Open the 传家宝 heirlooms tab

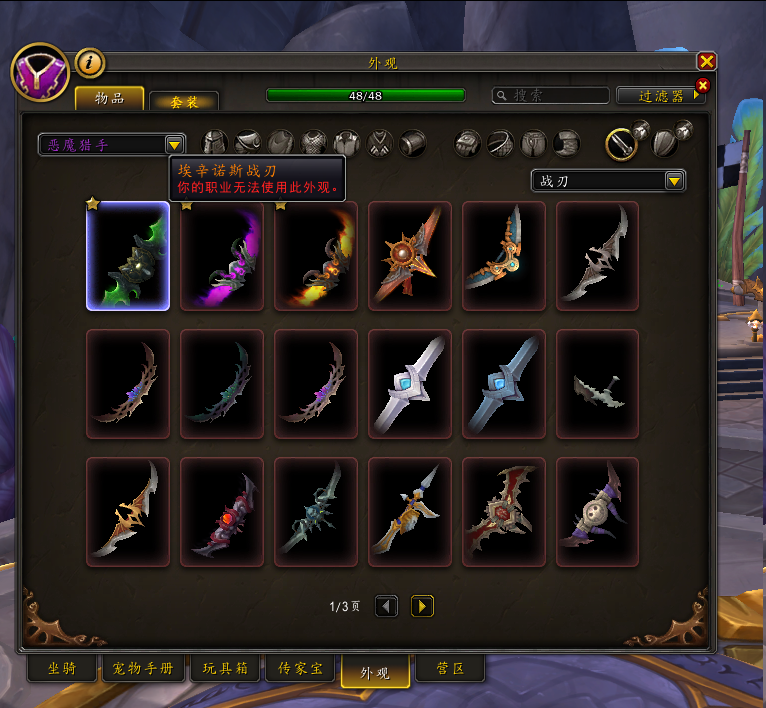300,668
